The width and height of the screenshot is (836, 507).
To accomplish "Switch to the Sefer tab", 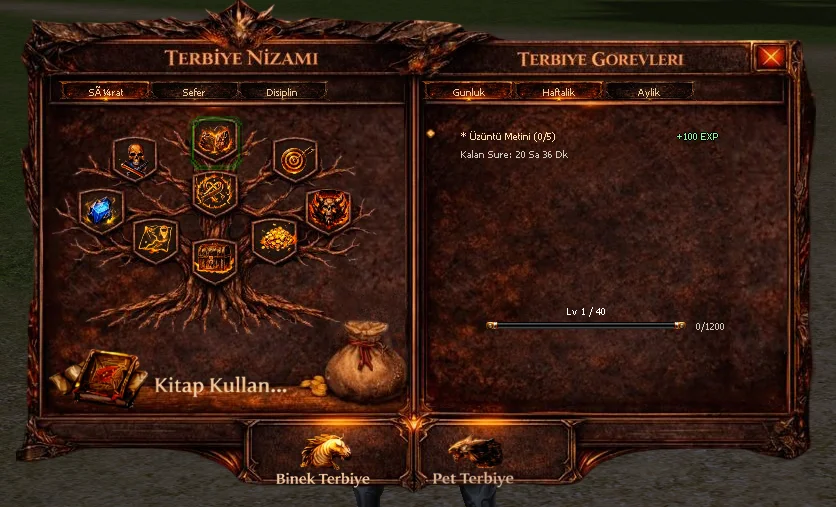I will point(194,91).
